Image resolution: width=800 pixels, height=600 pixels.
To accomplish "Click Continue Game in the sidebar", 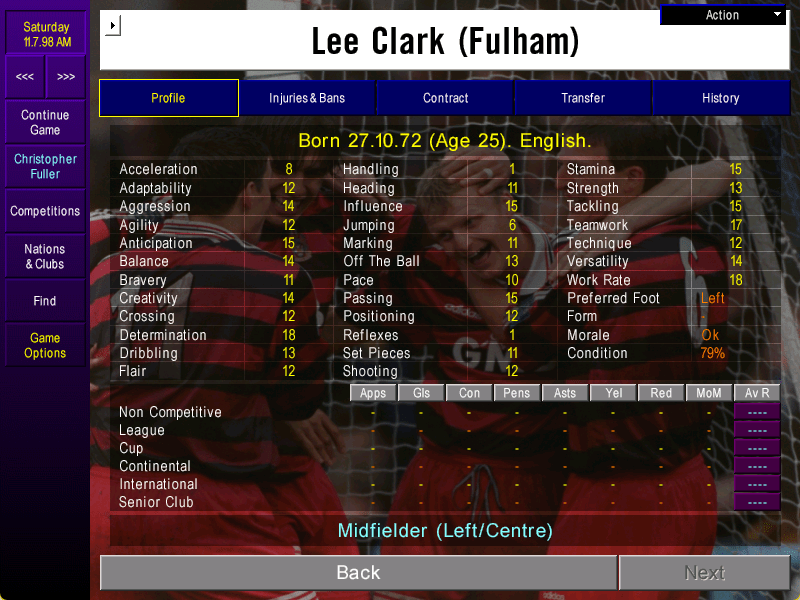I will (45, 123).
